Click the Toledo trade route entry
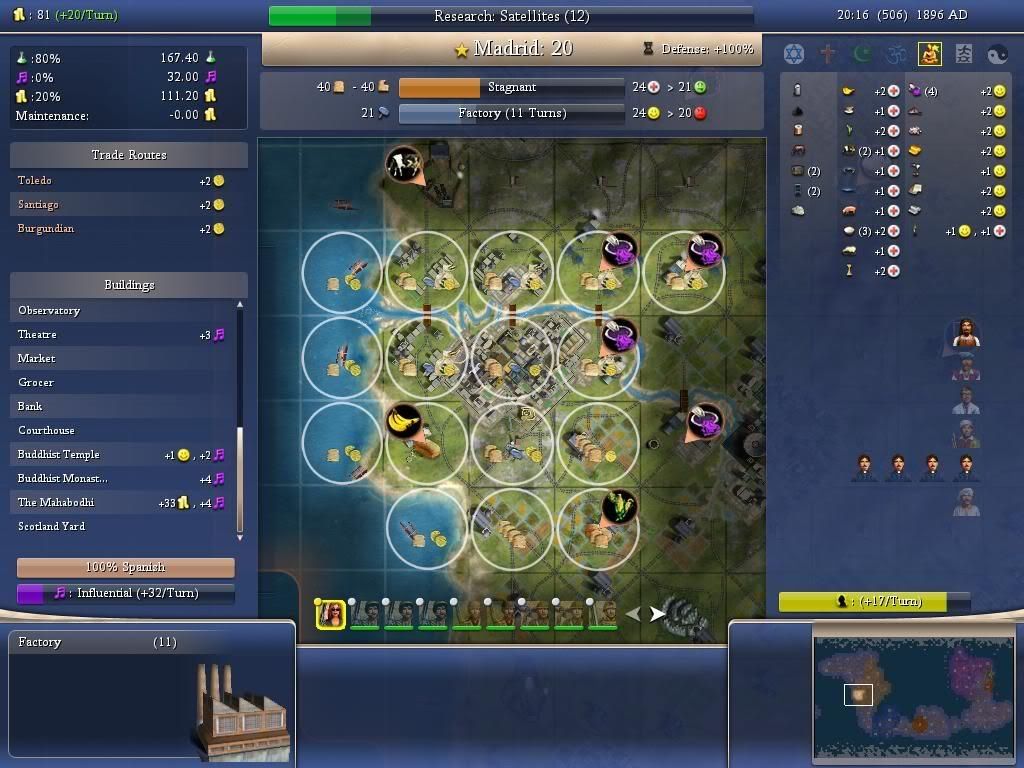Image resolution: width=1024 pixels, height=768 pixels. click(x=35, y=180)
